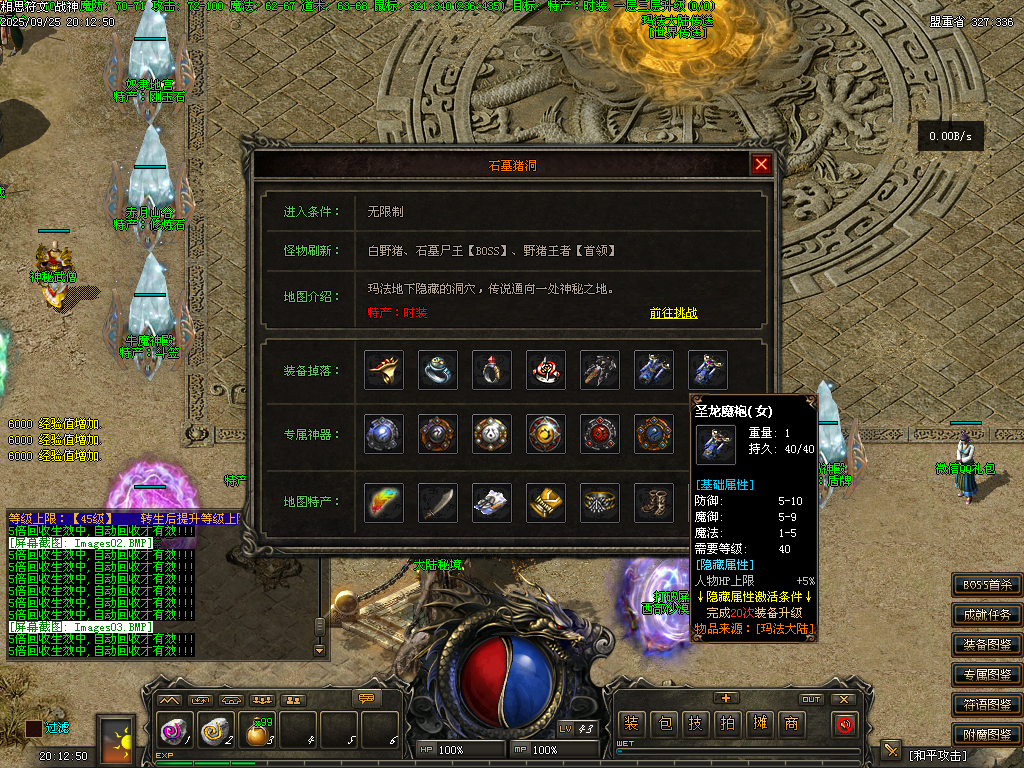Open the 商 shop button

click(791, 724)
